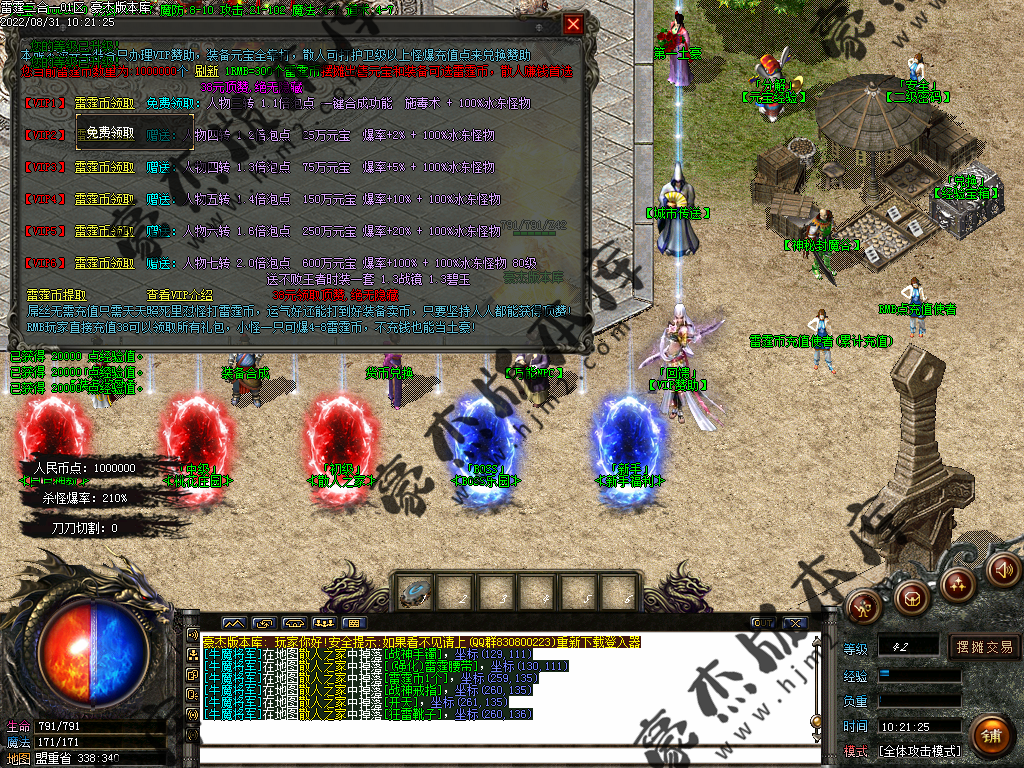The height and width of the screenshot is (768, 1024).
Task: Select the VIP3 雷霆币领取 link
Action: (104, 167)
